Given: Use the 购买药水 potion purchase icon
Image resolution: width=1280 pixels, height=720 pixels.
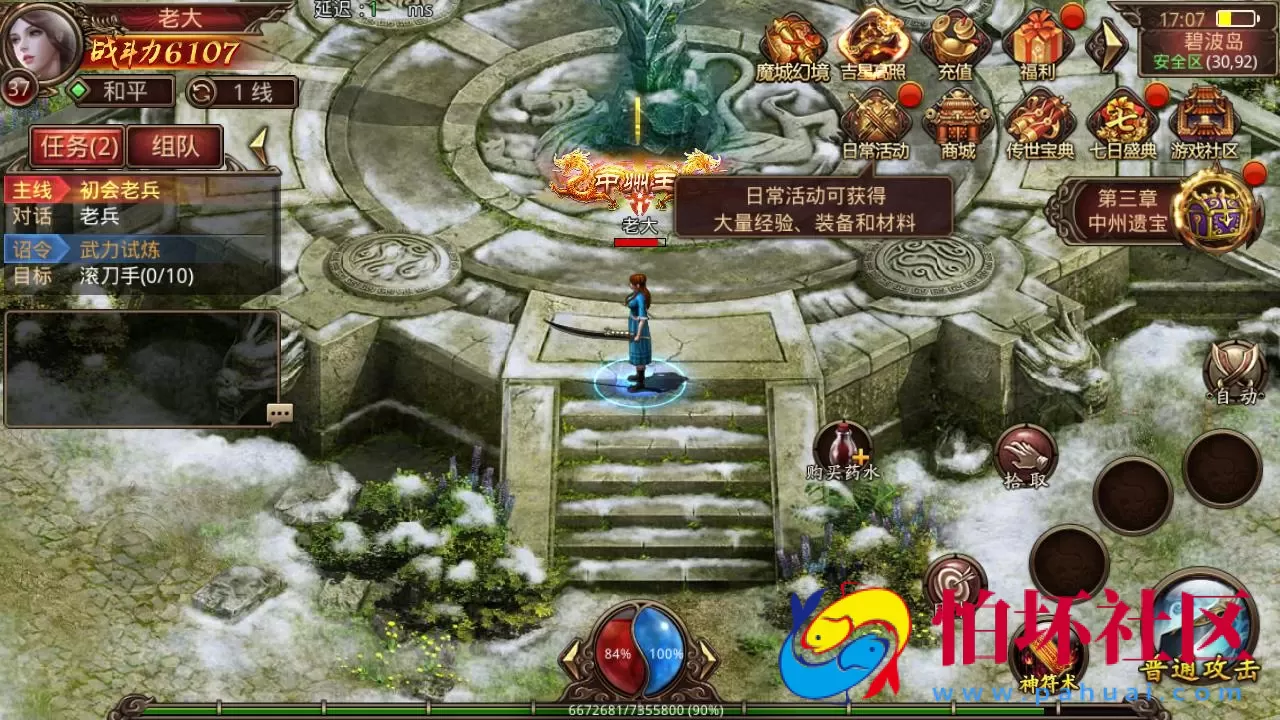Looking at the screenshot, I should point(843,447).
